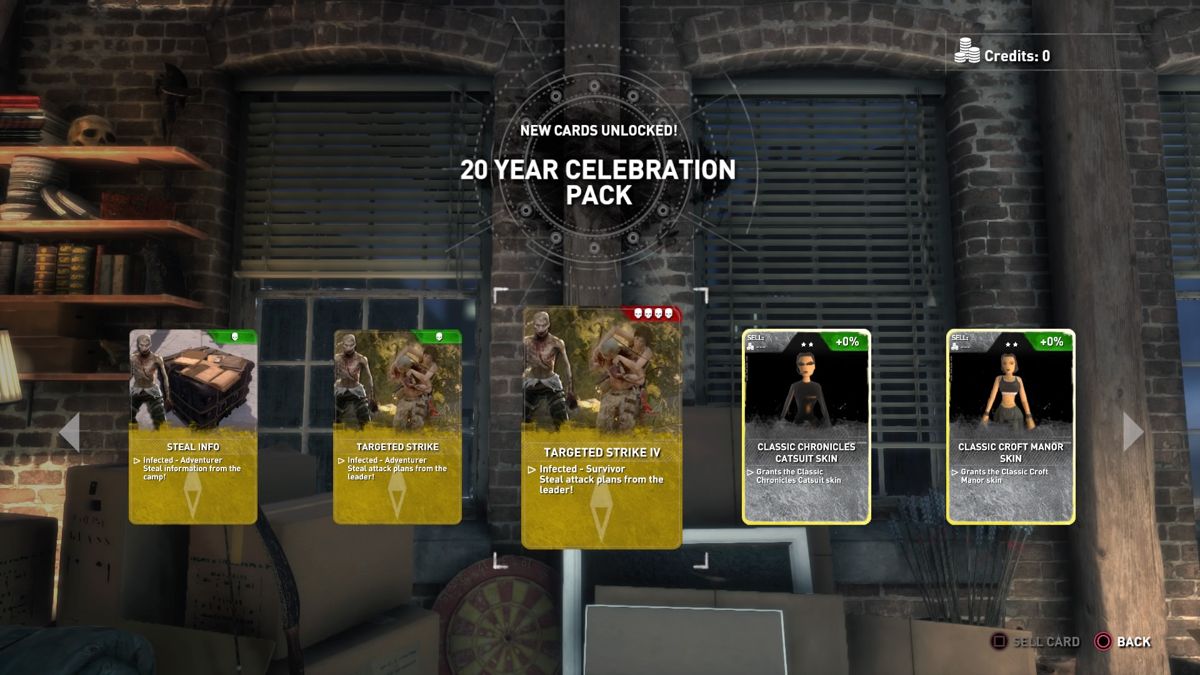Sell the highlighted card
The image size is (1200, 675).
(1035, 642)
